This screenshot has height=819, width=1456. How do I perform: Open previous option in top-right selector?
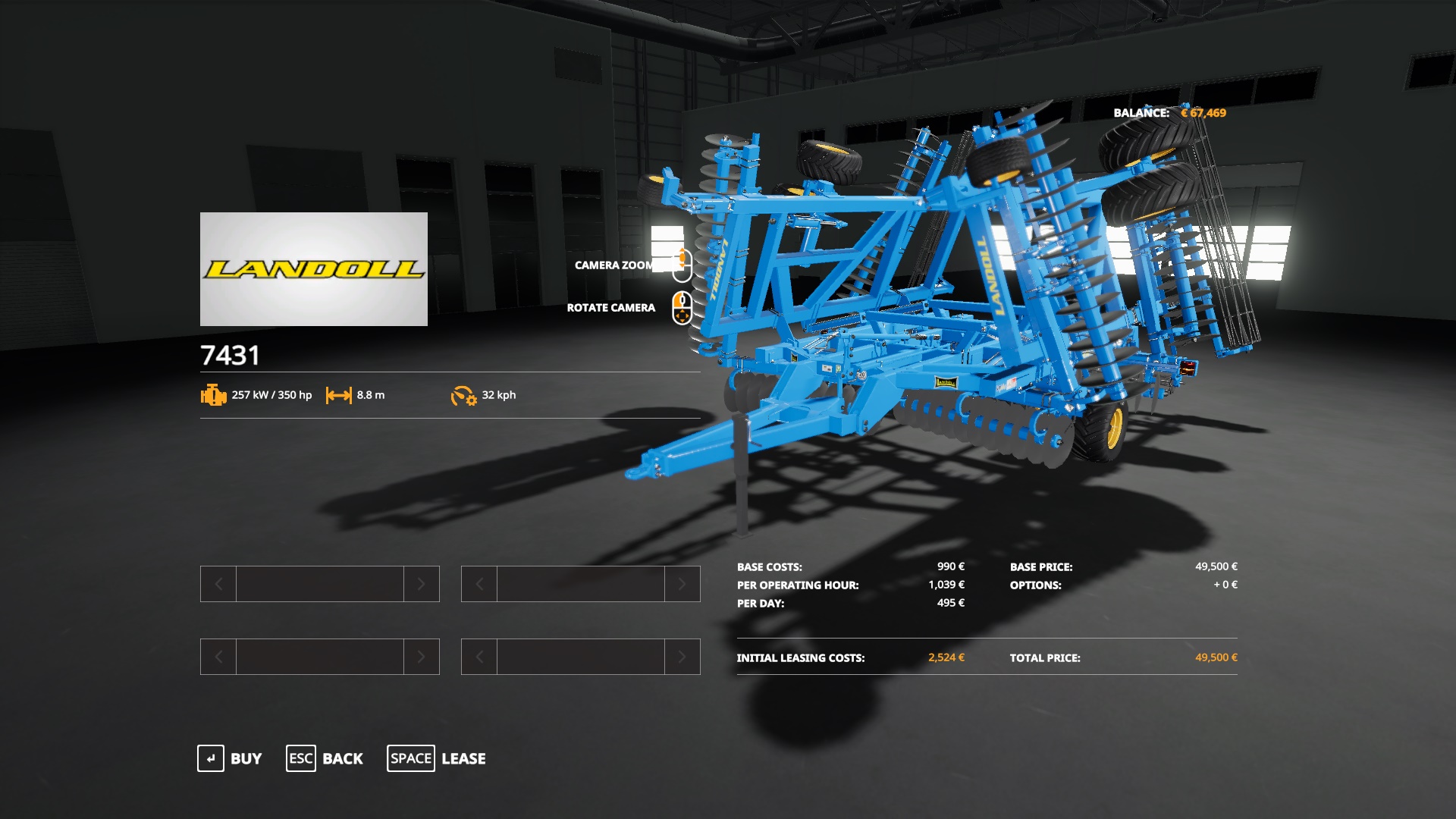click(479, 584)
